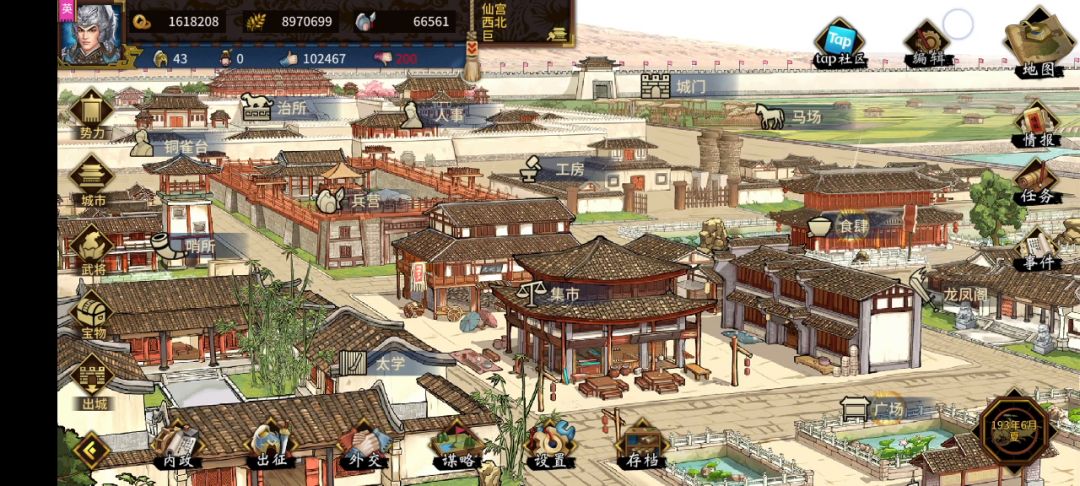Collapse the bottom menu with the arrow button

[x=90, y=450]
